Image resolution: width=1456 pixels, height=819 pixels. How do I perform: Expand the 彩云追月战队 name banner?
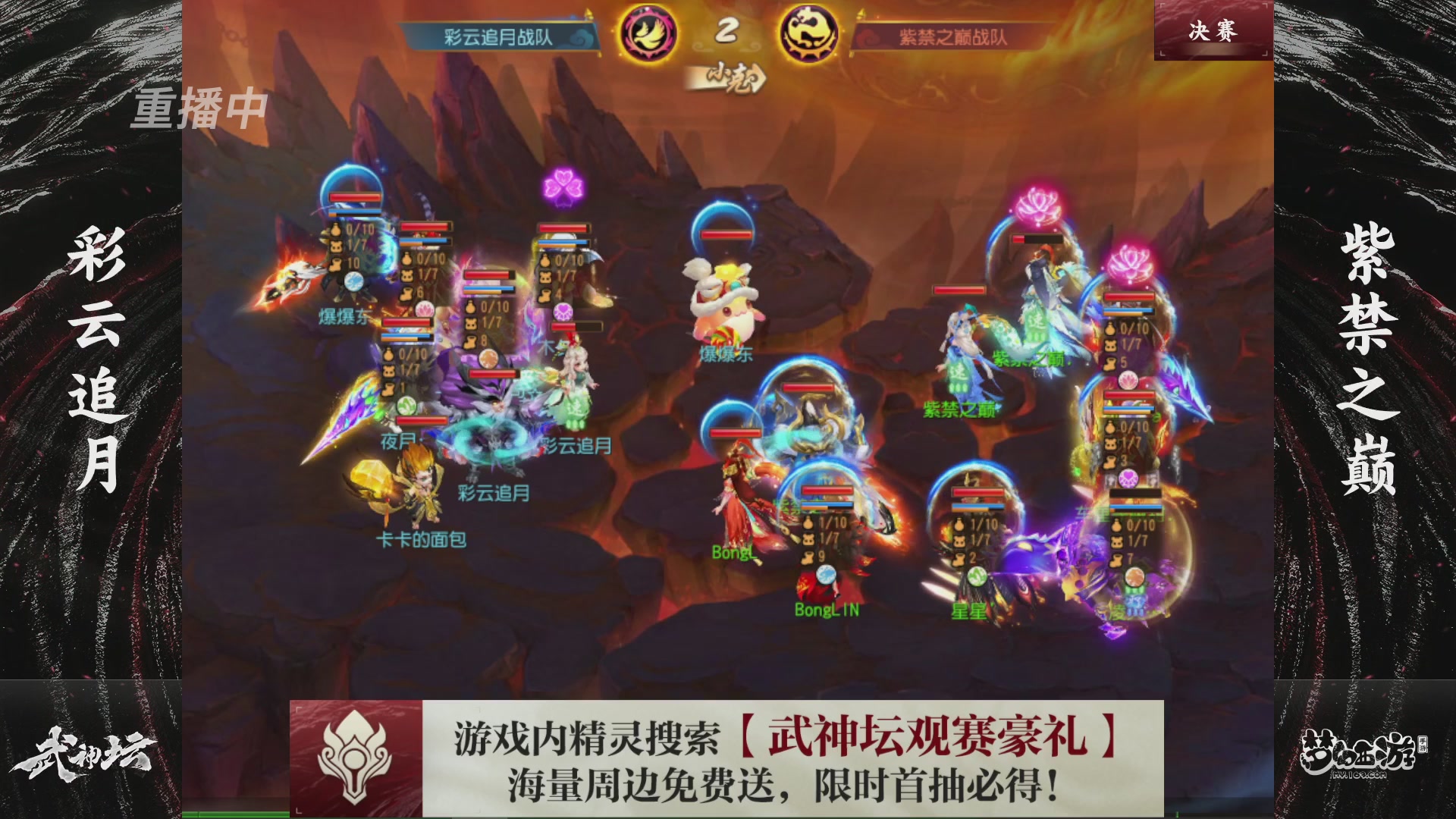[x=500, y=33]
